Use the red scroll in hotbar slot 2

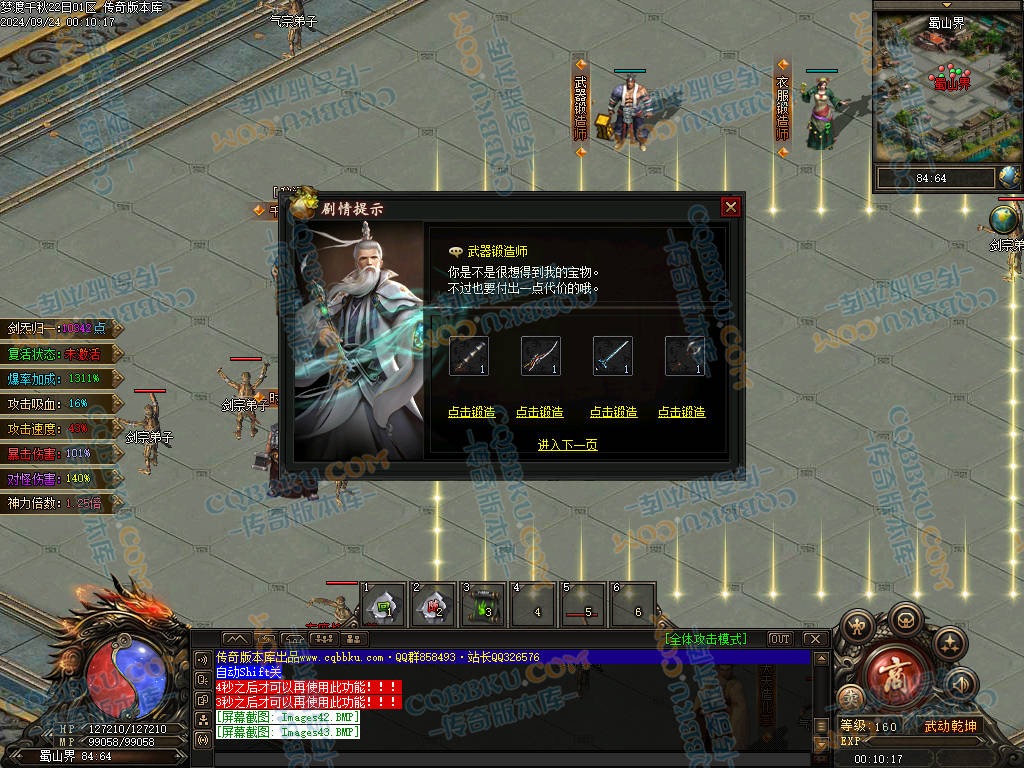click(434, 606)
